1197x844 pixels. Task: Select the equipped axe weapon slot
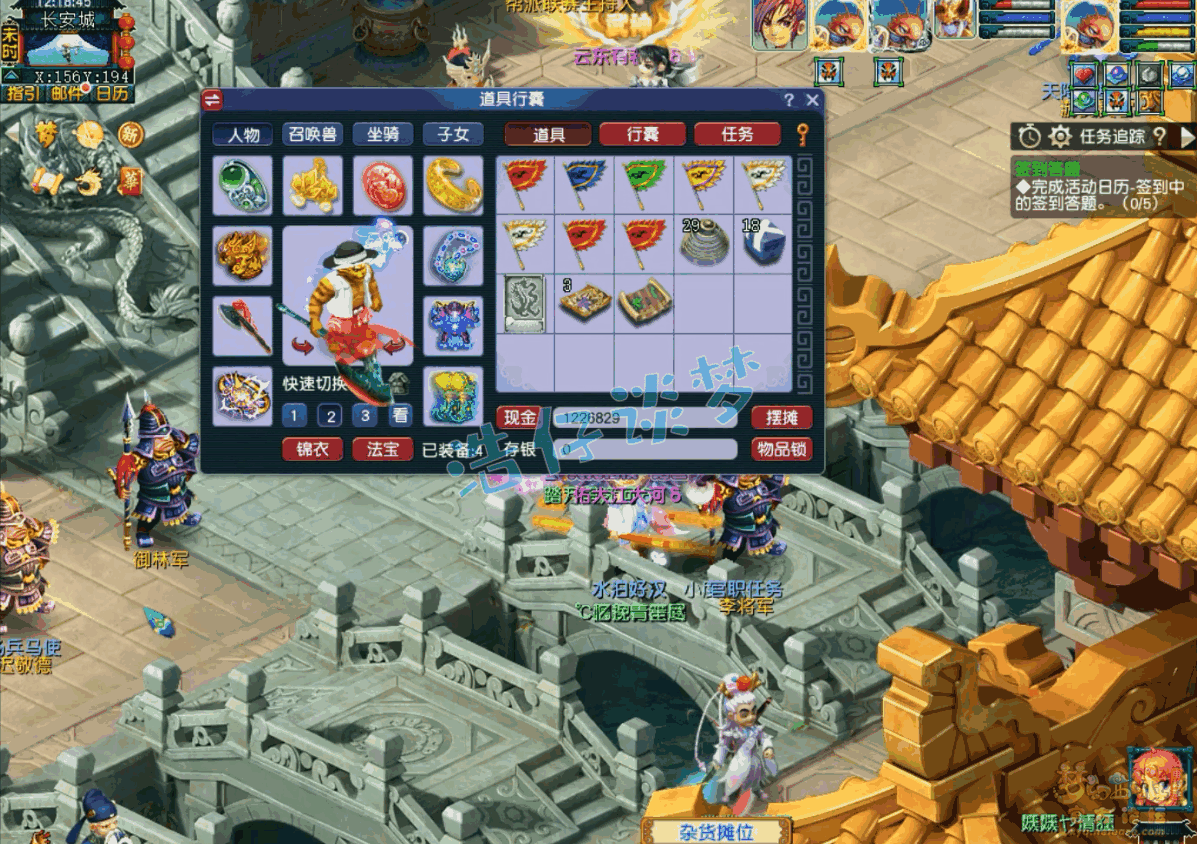243,325
